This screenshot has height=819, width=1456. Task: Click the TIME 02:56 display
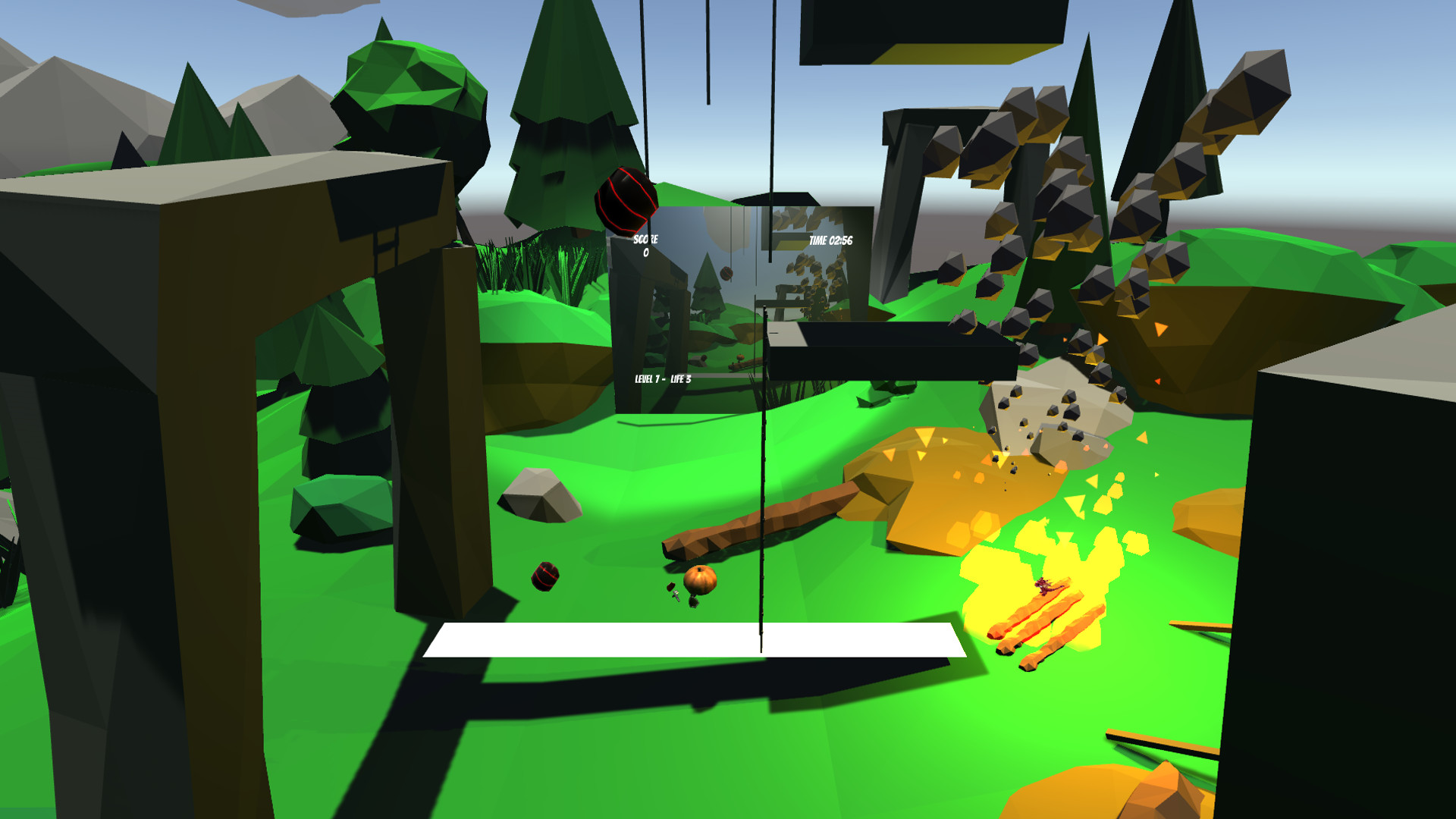(x=832, y=240)
